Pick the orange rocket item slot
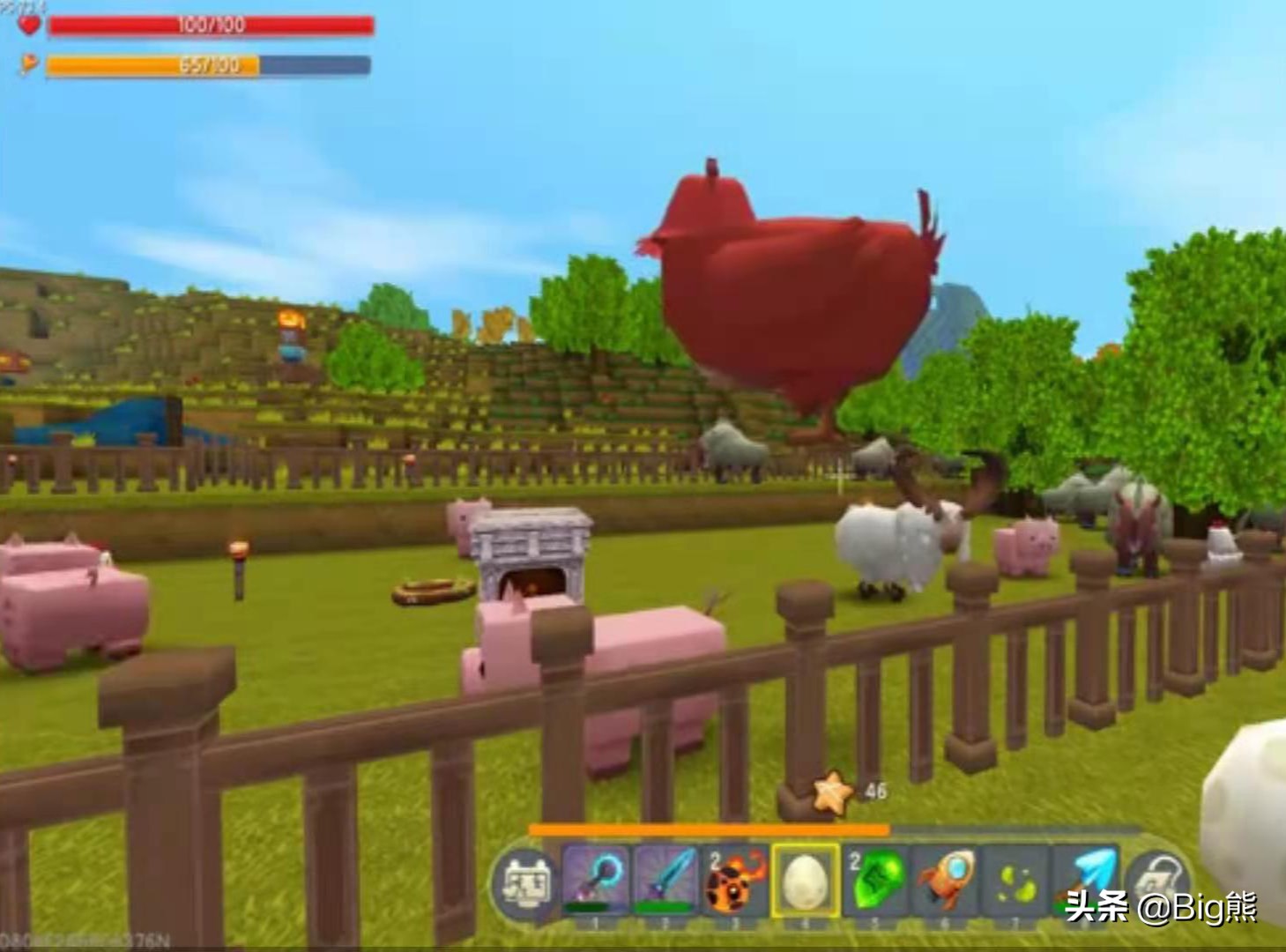 (945, 880)
